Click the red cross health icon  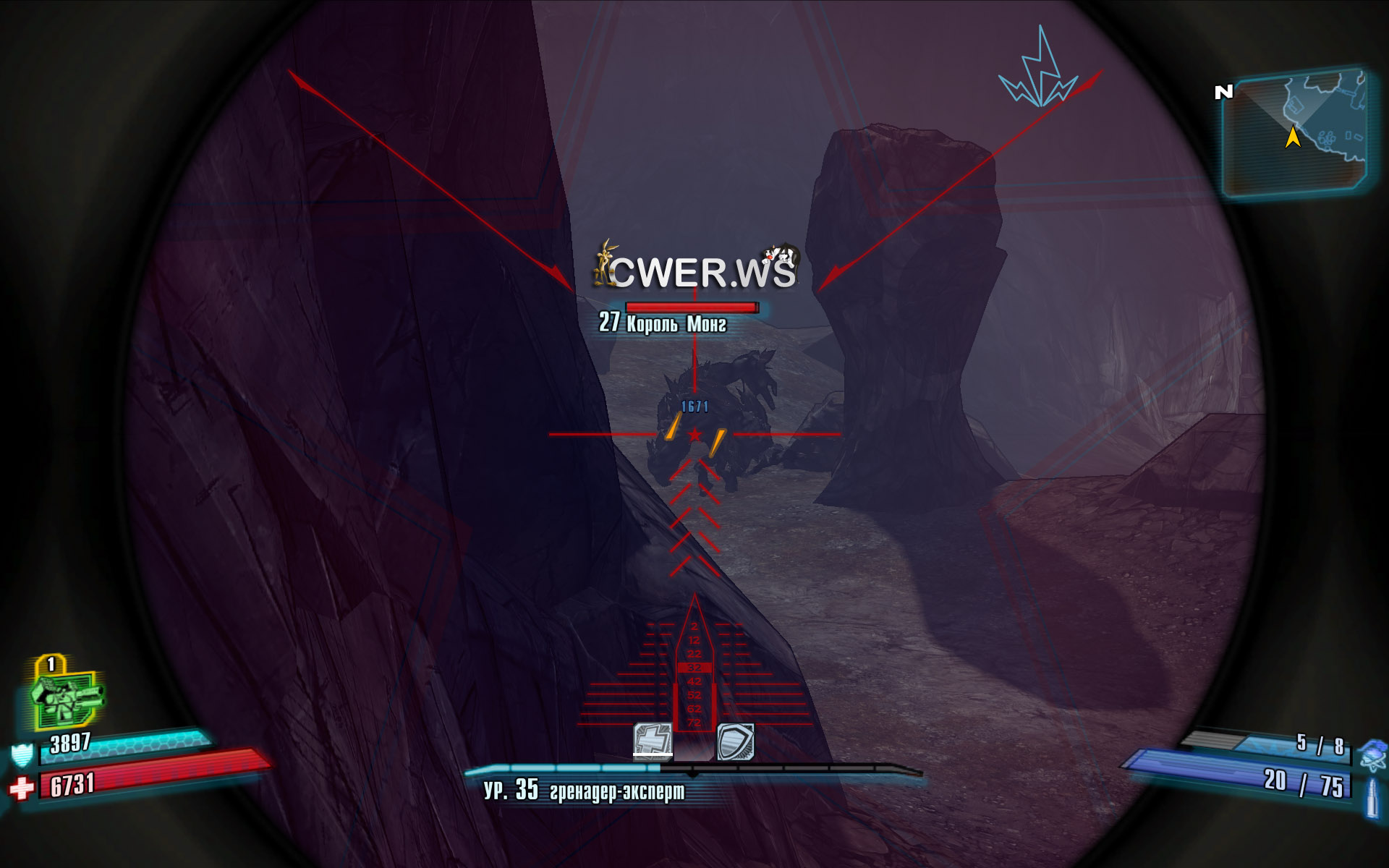coord(22,788)
